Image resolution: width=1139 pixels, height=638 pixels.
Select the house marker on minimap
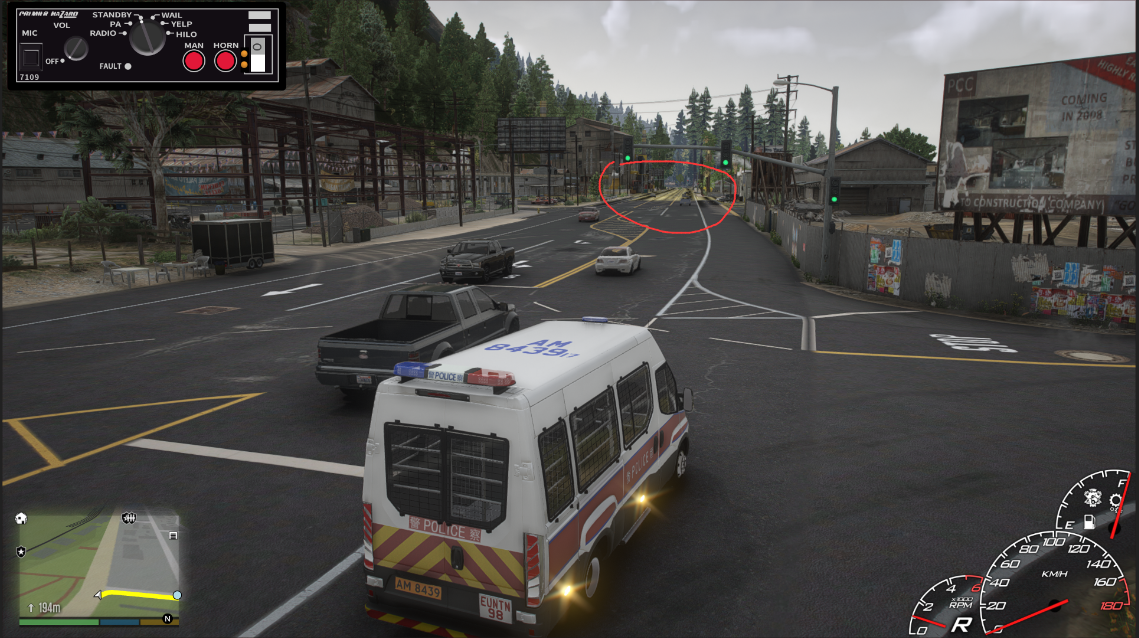coord(21,519)
